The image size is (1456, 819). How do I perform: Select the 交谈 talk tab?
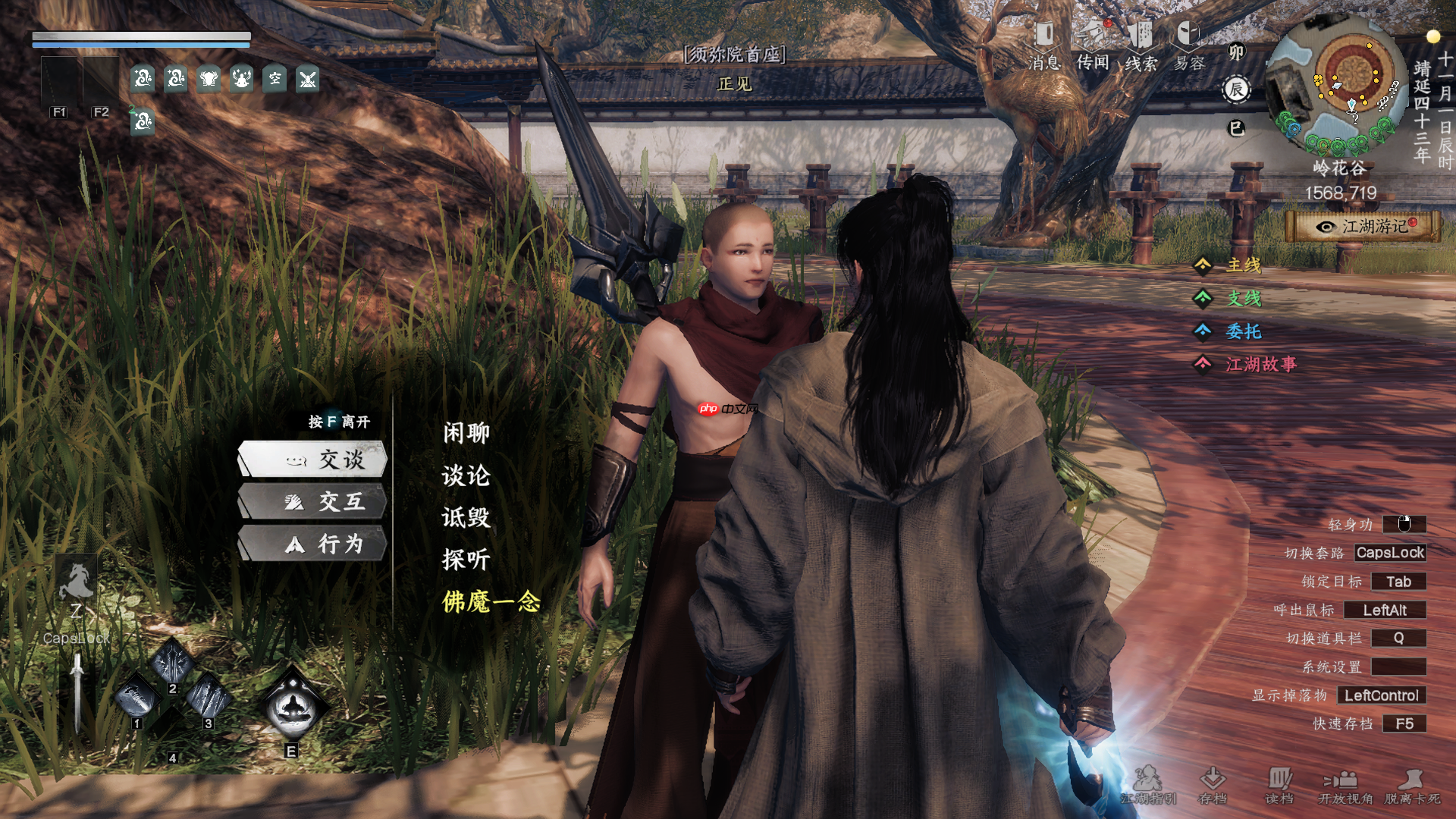[x=313, y=460]
